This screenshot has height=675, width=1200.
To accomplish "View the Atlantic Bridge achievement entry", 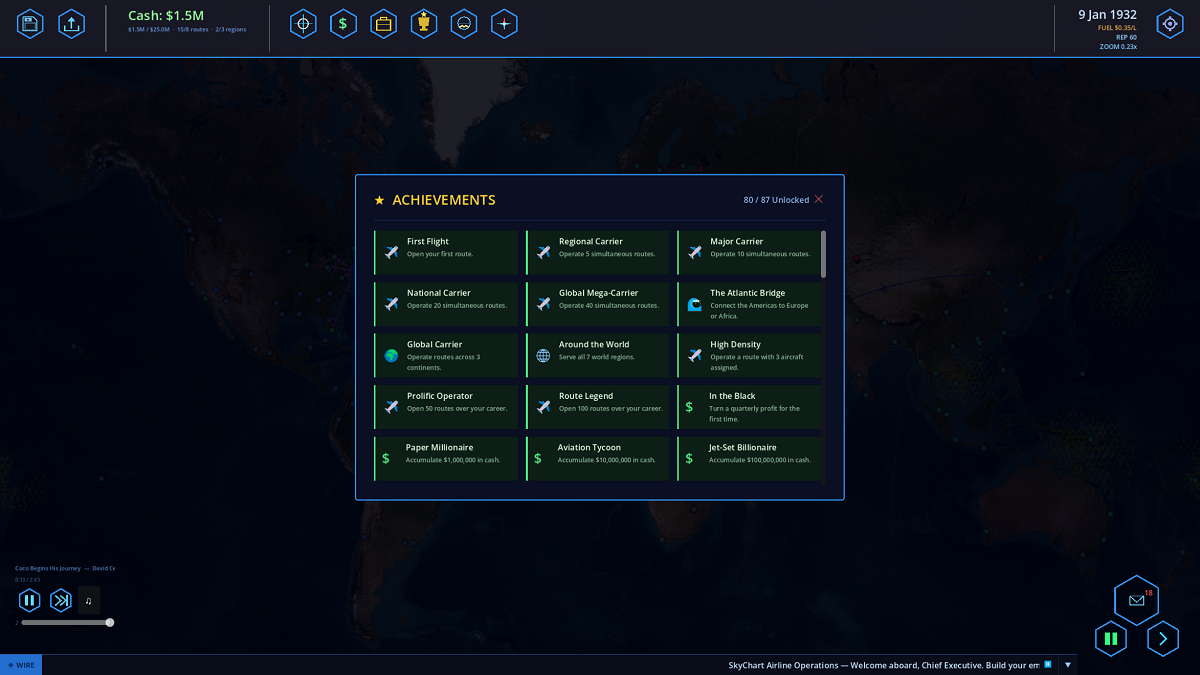I will pyautogui.click(x=750, y=304).
